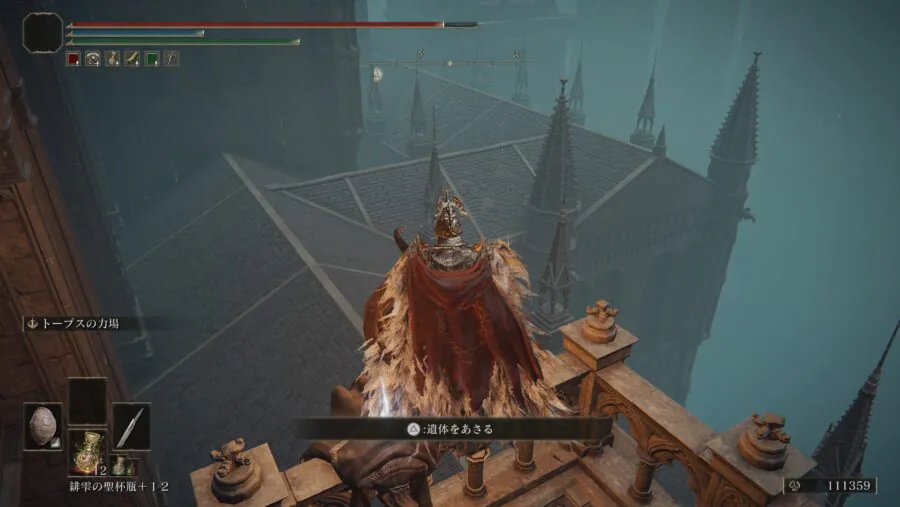Click the red square buff icon
Viewport: 900px width, 507px height.
click(x=73, y=59)
